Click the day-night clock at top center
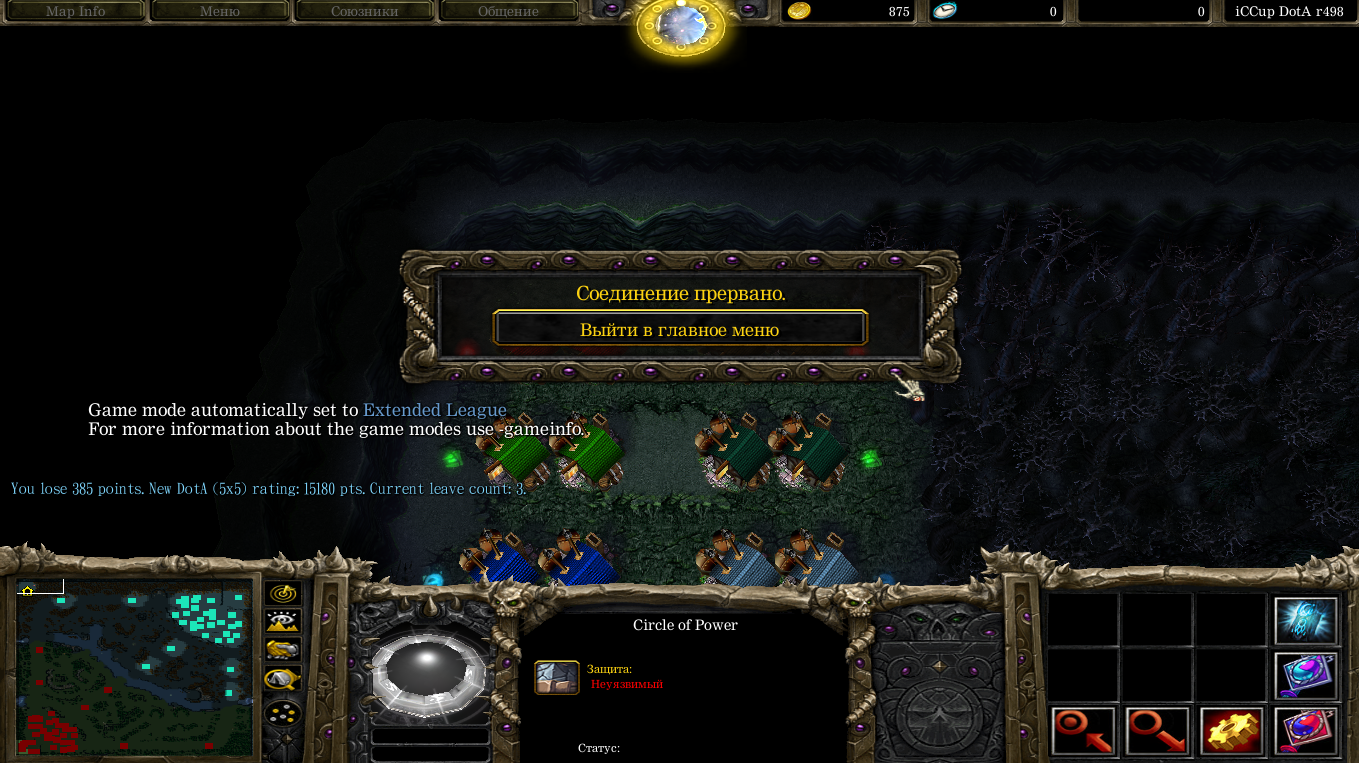1359x763 pixels. [680, 26]
